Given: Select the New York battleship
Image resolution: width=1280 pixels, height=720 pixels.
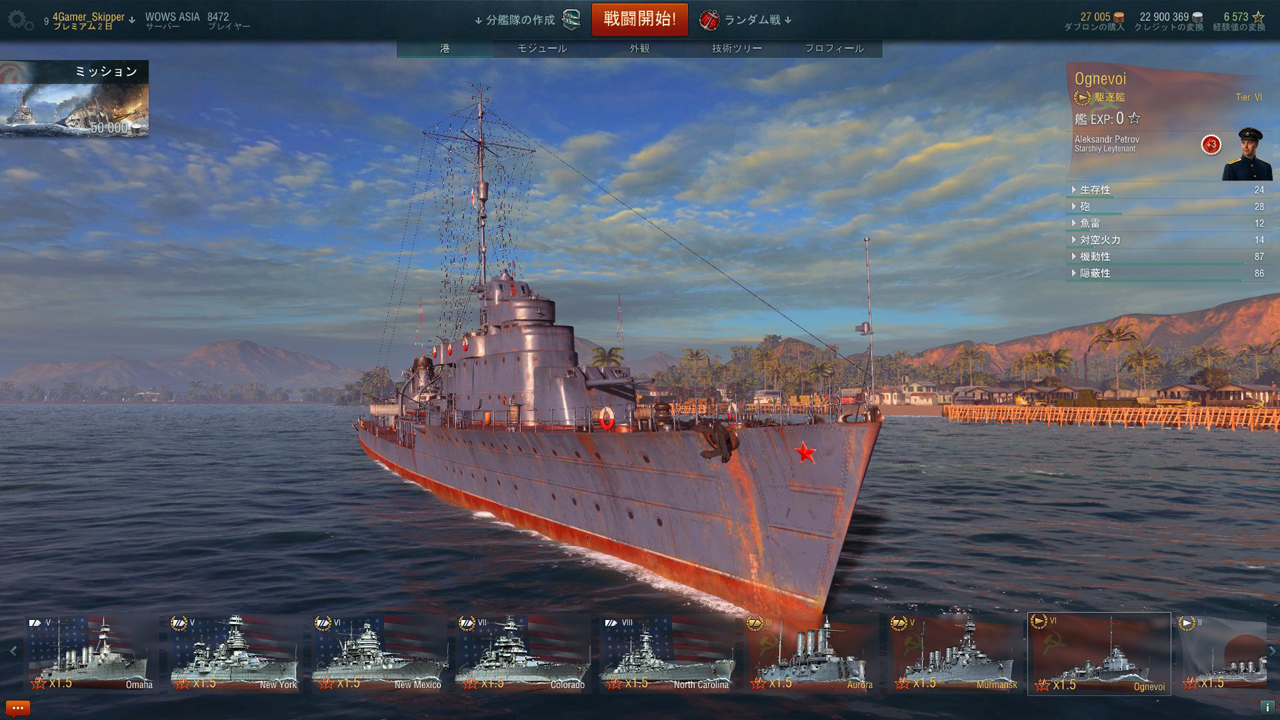Looking at the screenshot, I should pos(234,652).
